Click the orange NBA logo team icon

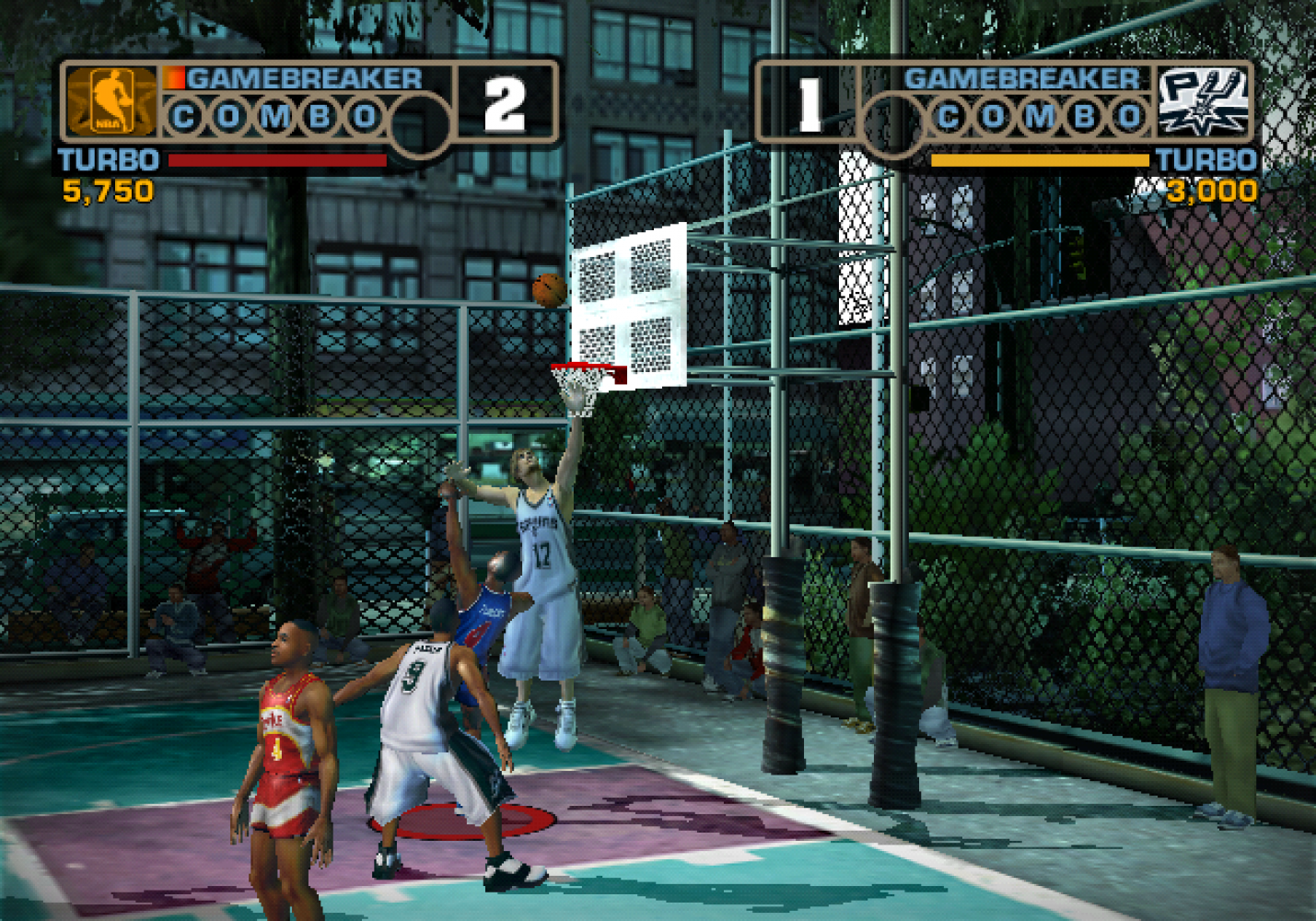coord(111,101)
